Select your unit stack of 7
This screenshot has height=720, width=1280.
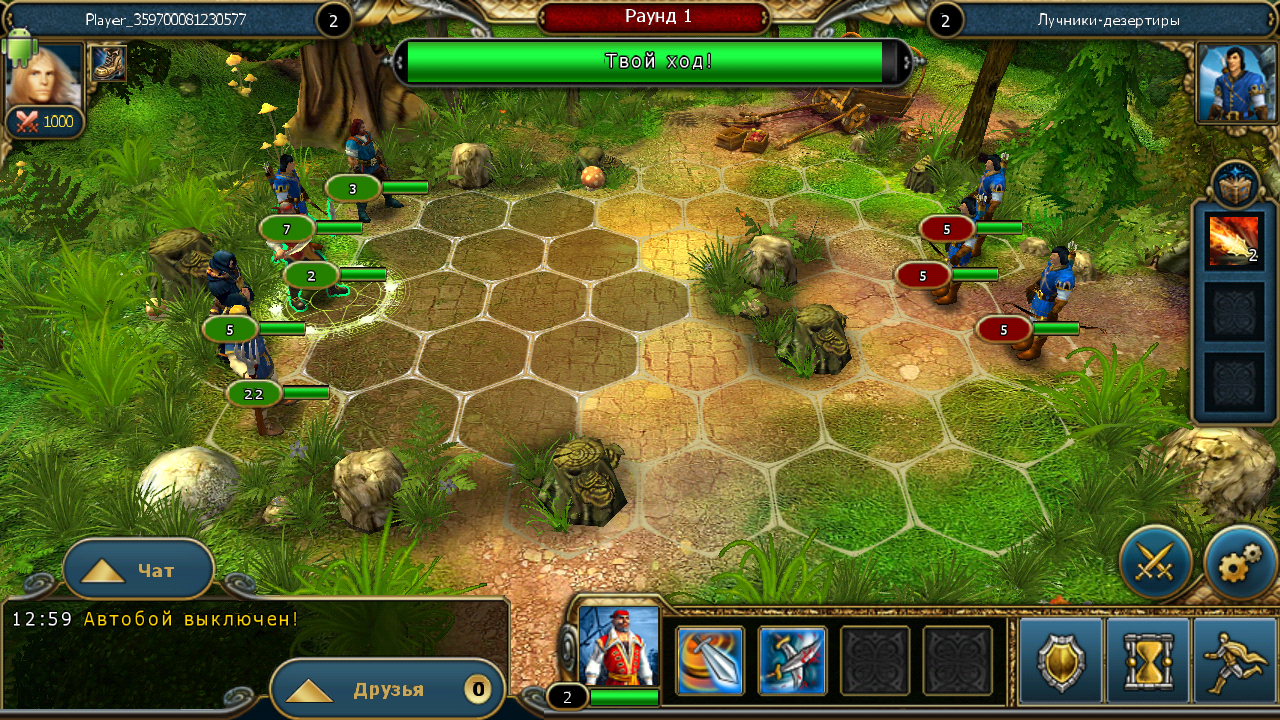[287, 229]
